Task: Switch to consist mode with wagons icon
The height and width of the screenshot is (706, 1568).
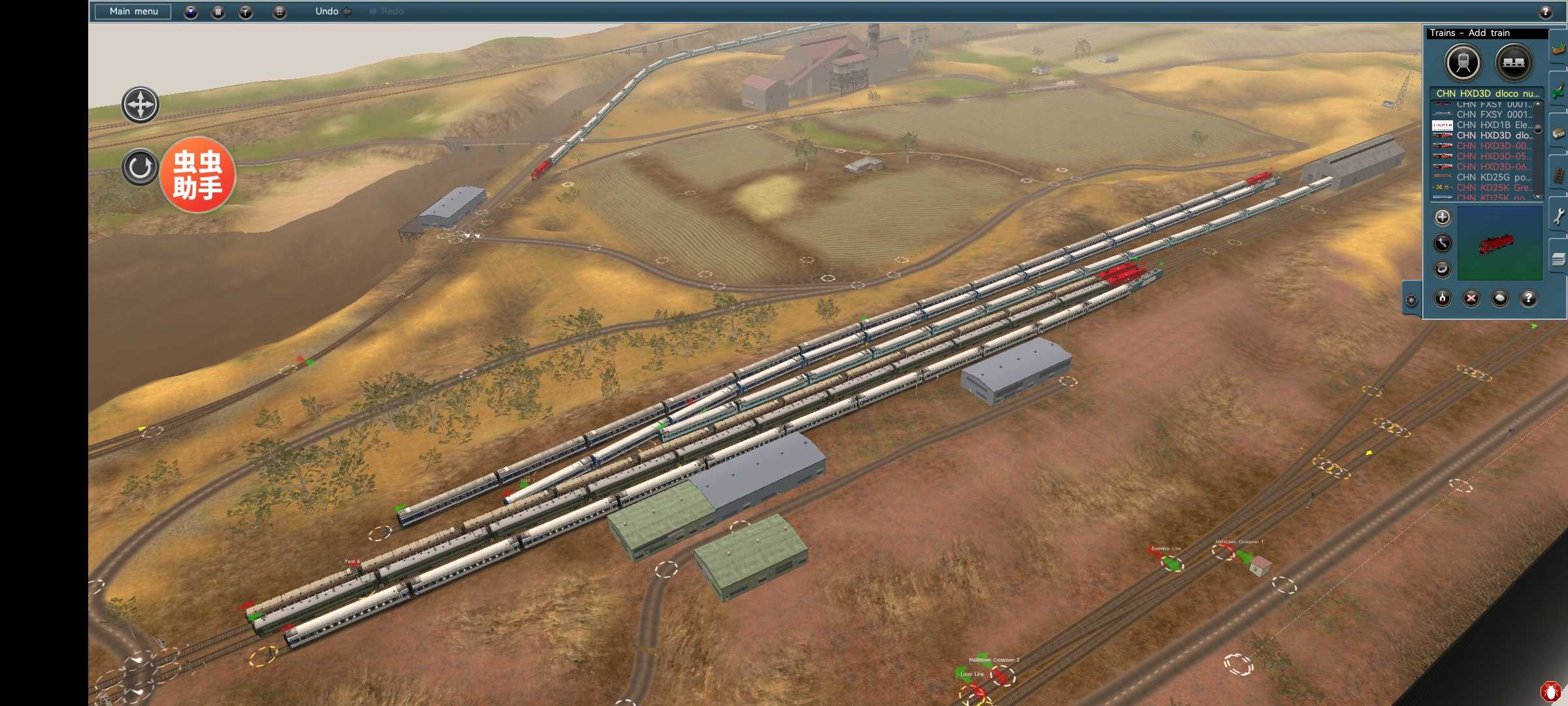Action: (x=1514, y=63)
